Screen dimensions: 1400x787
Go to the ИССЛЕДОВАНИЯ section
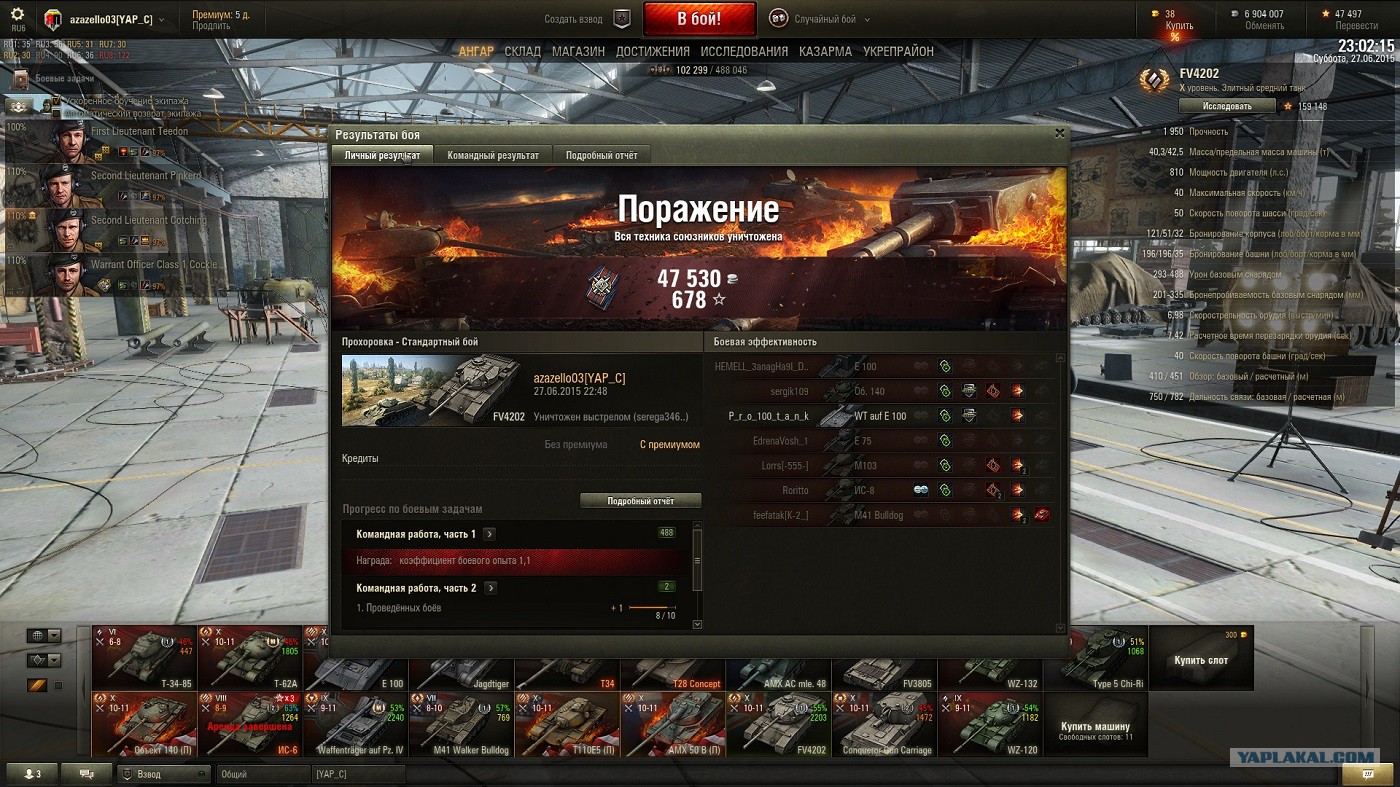pyautogui.click(x=744, y=51)
